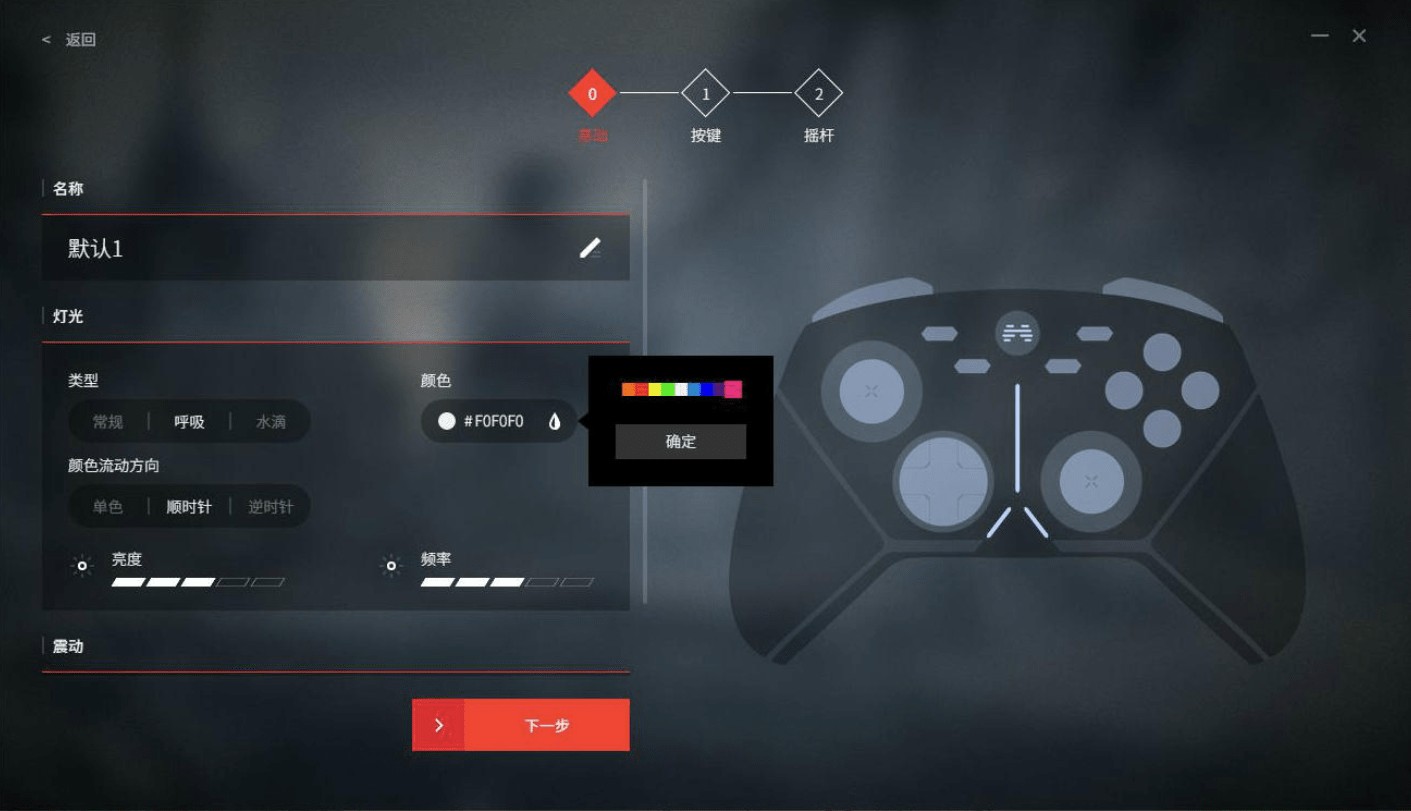Choose the orange colour swatch

628,390
